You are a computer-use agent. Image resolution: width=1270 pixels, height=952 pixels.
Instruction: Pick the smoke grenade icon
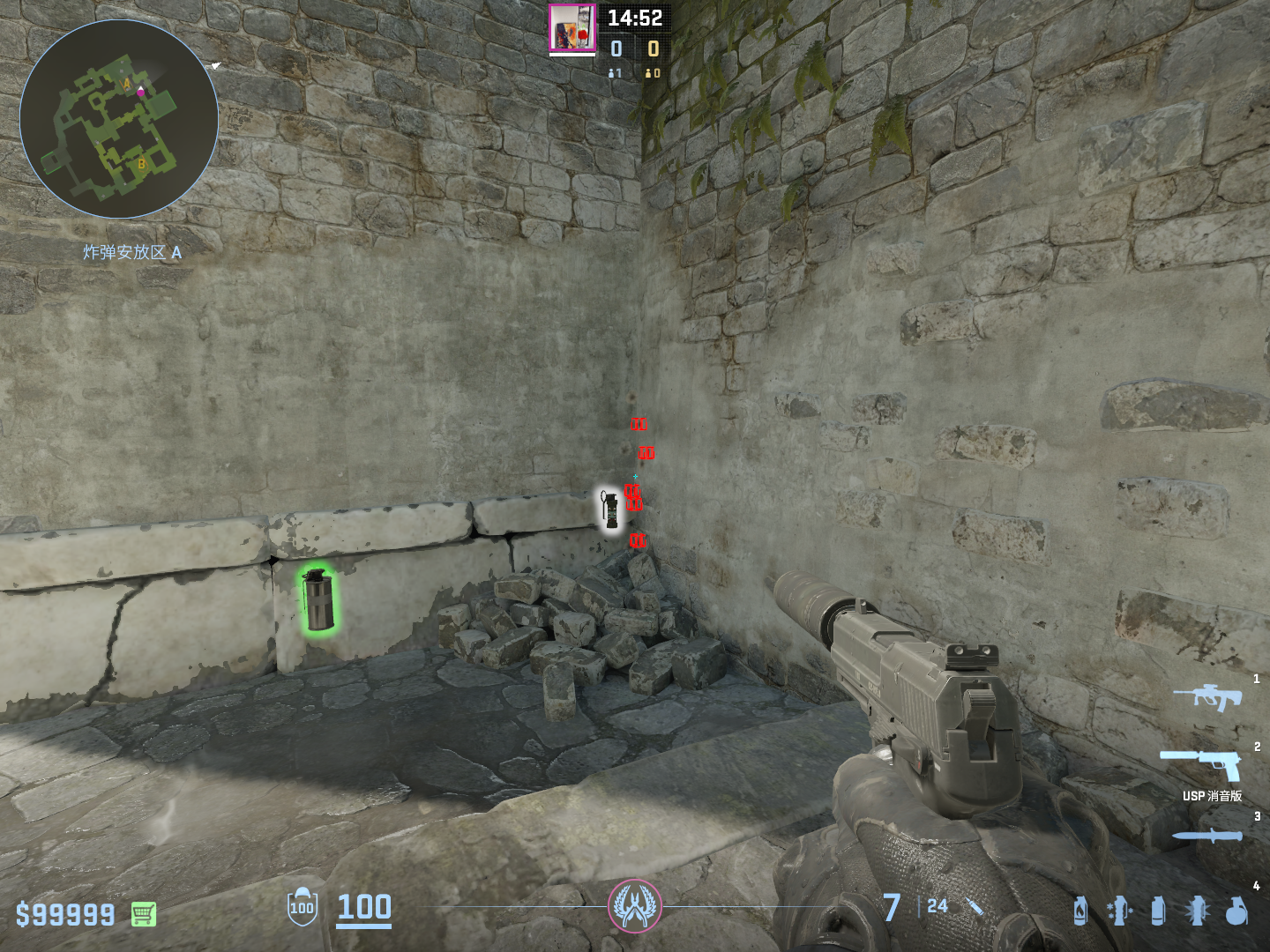click(1158, 910)
